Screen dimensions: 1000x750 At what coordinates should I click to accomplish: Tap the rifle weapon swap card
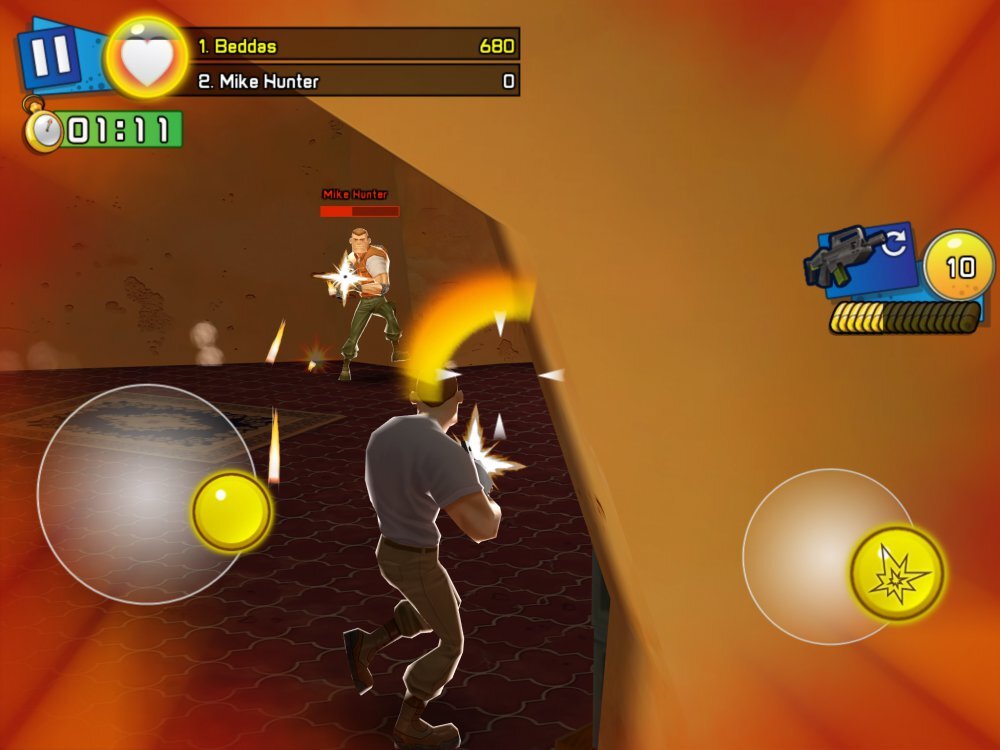[864, 260]
